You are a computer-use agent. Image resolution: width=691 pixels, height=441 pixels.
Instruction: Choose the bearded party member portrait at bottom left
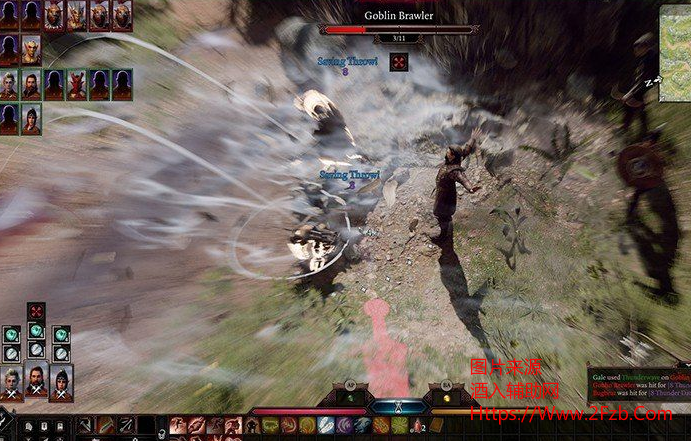36,379
